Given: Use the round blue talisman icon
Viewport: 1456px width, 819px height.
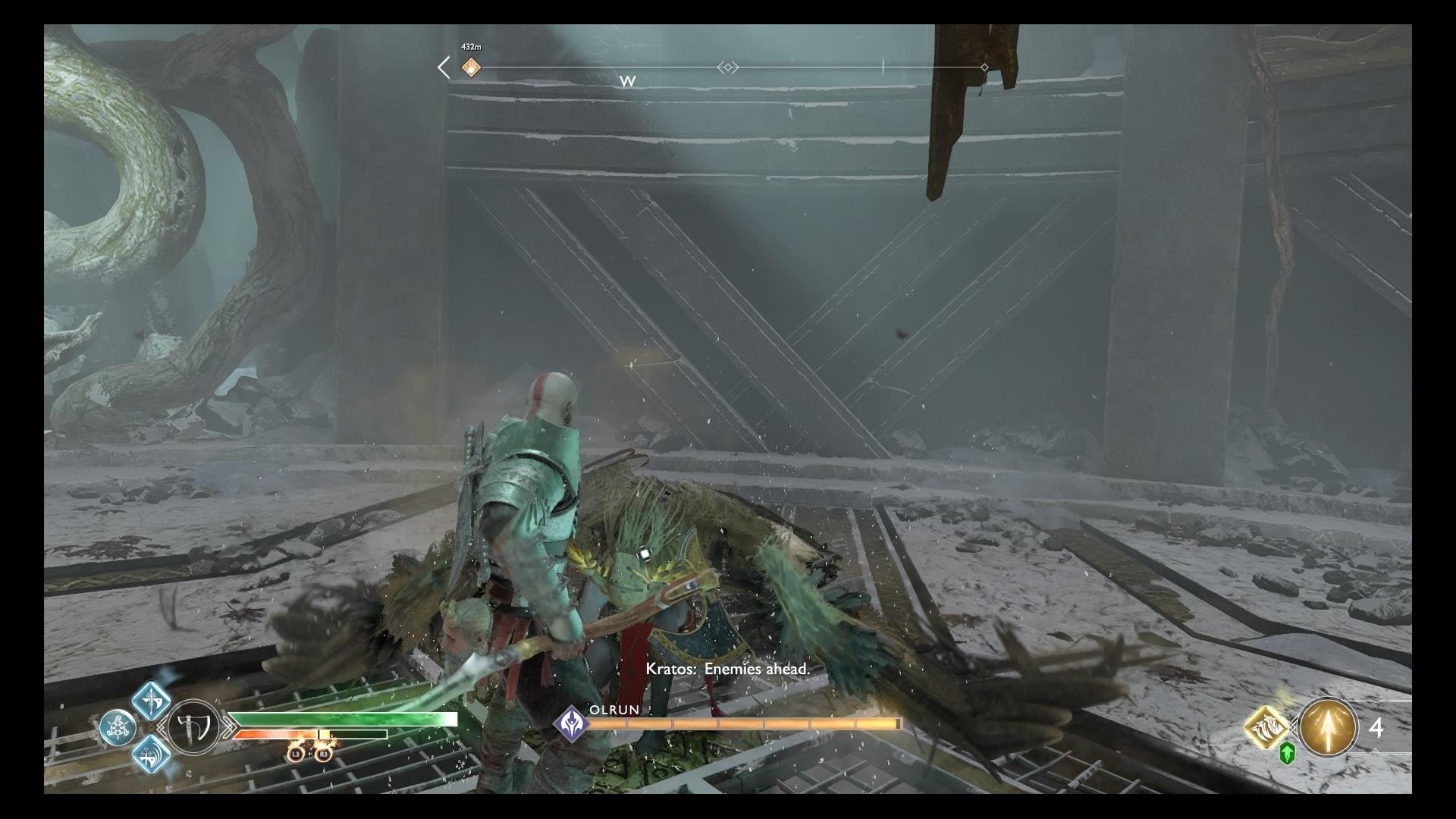Looking at the screenshot, I should [118, 728].
